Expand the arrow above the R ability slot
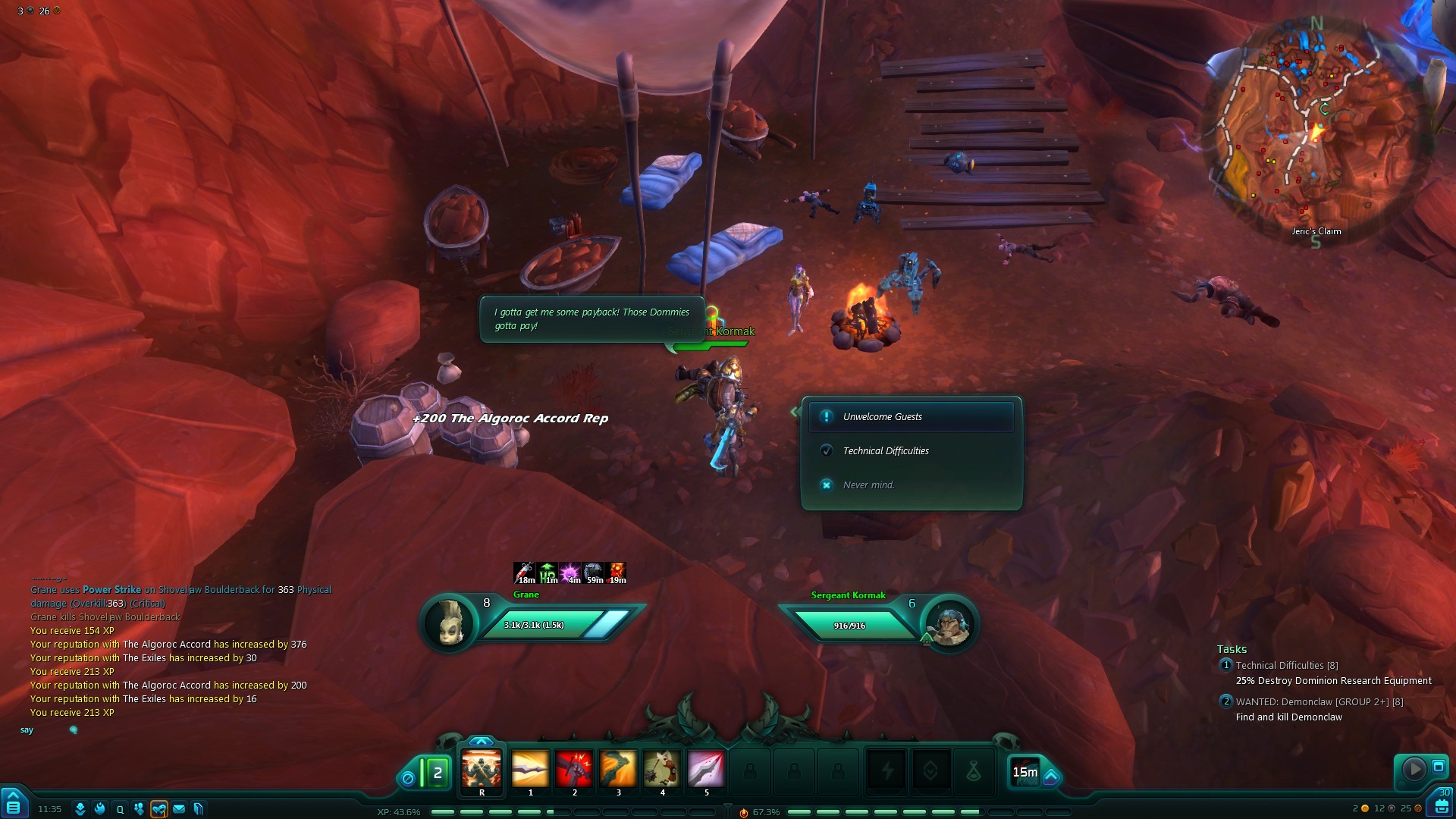 (x=482, y=741)
